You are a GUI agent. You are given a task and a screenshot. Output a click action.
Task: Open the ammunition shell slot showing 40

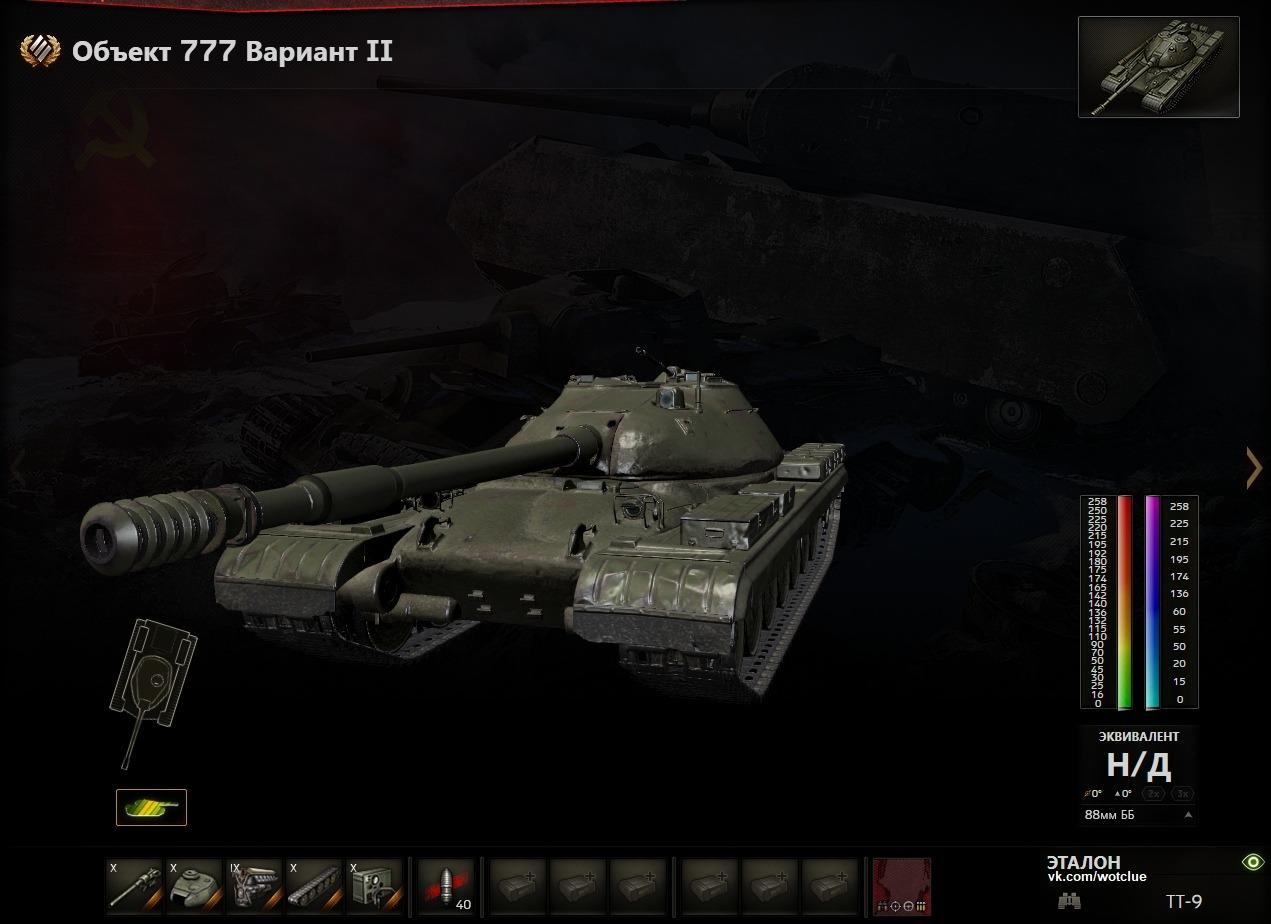point(446,885)
